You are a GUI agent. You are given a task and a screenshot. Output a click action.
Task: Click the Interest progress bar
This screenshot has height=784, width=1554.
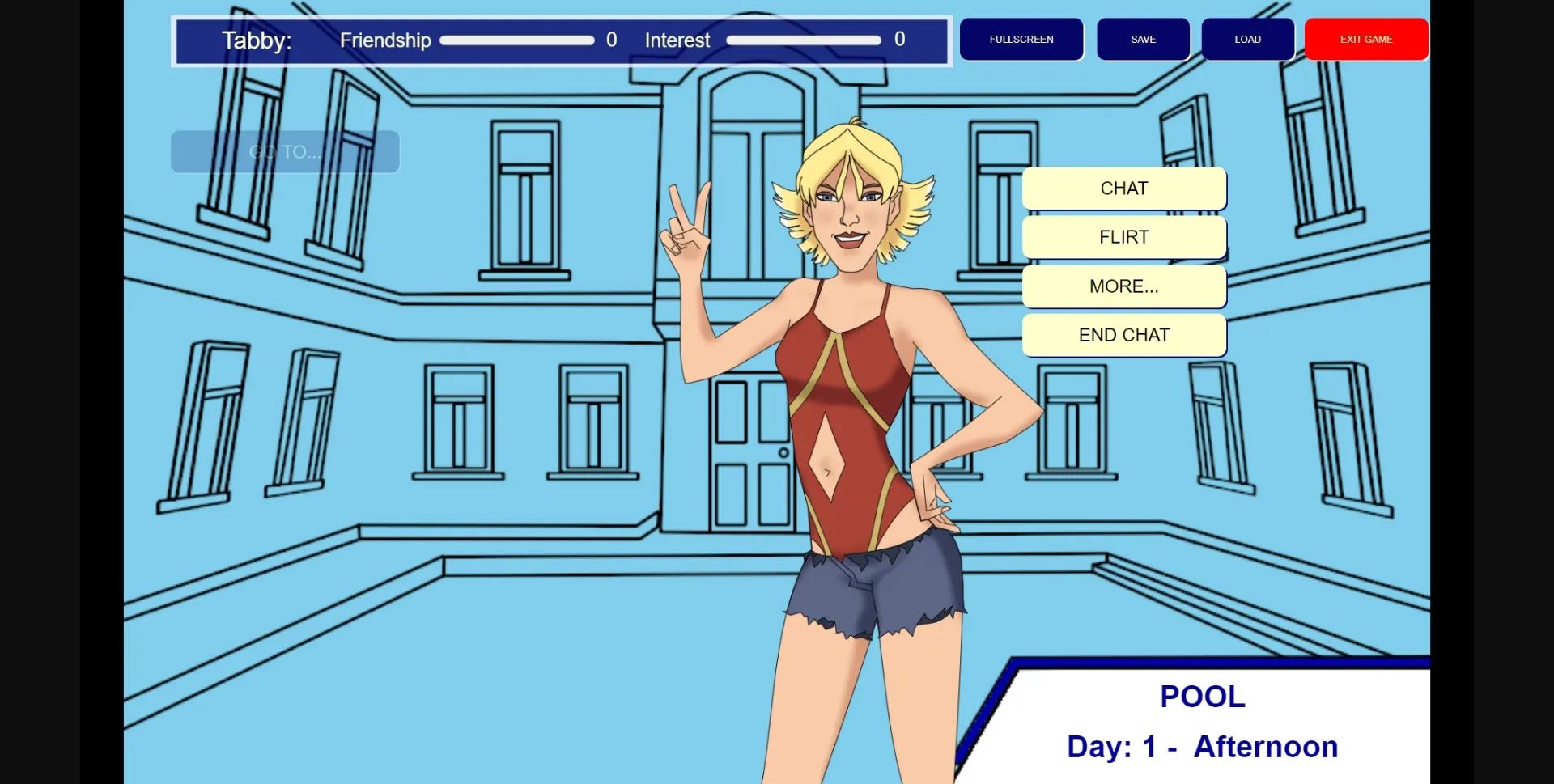click(x=804, y=39)
